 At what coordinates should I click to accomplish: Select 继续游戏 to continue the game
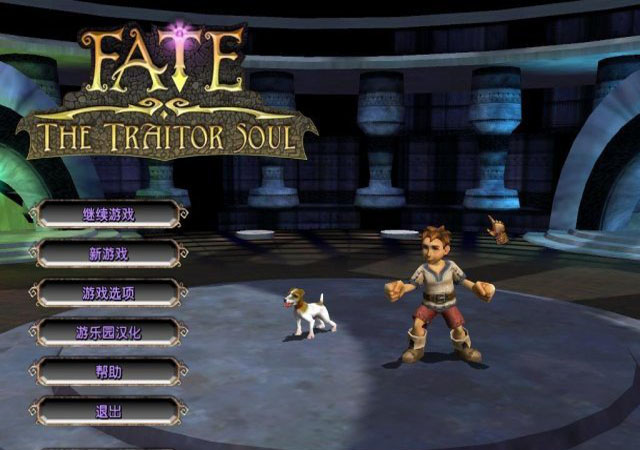coord(108,214)
